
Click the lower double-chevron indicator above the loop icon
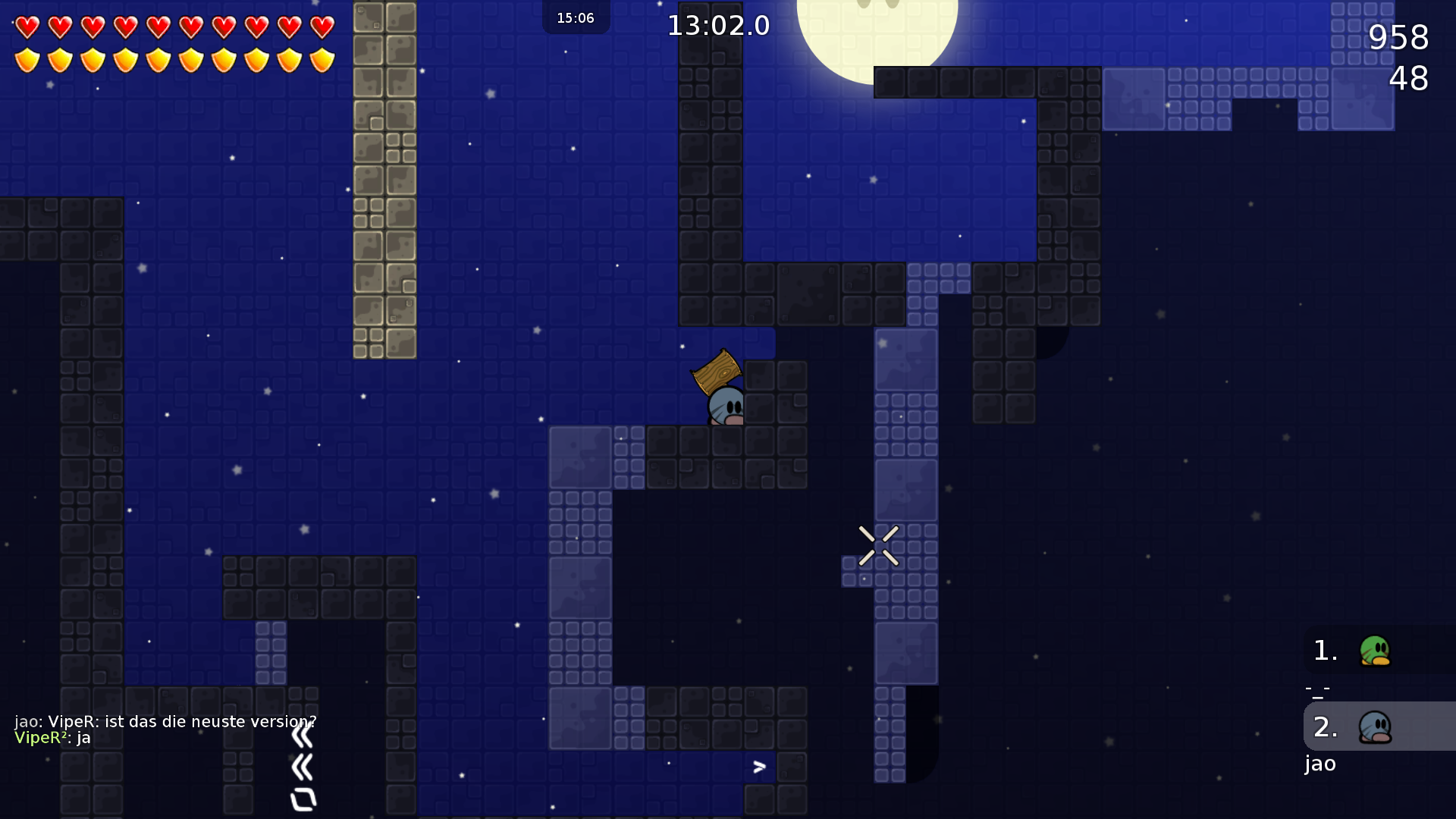(x=302, y=766)
